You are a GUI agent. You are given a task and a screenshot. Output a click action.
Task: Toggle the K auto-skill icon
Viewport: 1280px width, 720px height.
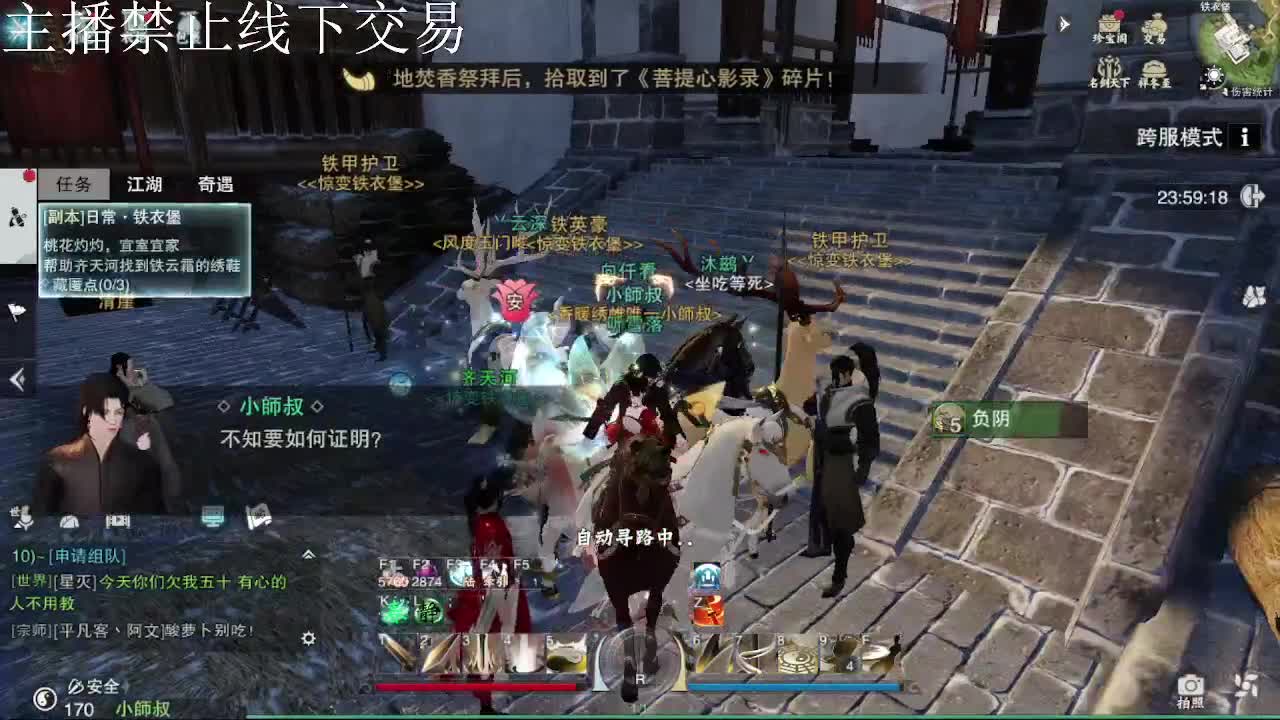coord(394,611)
